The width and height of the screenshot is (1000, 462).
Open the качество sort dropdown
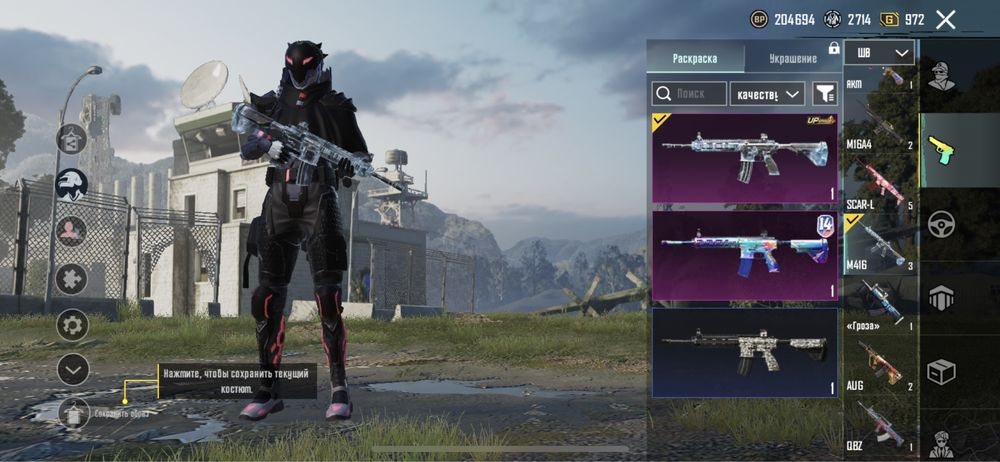point(767,94)
